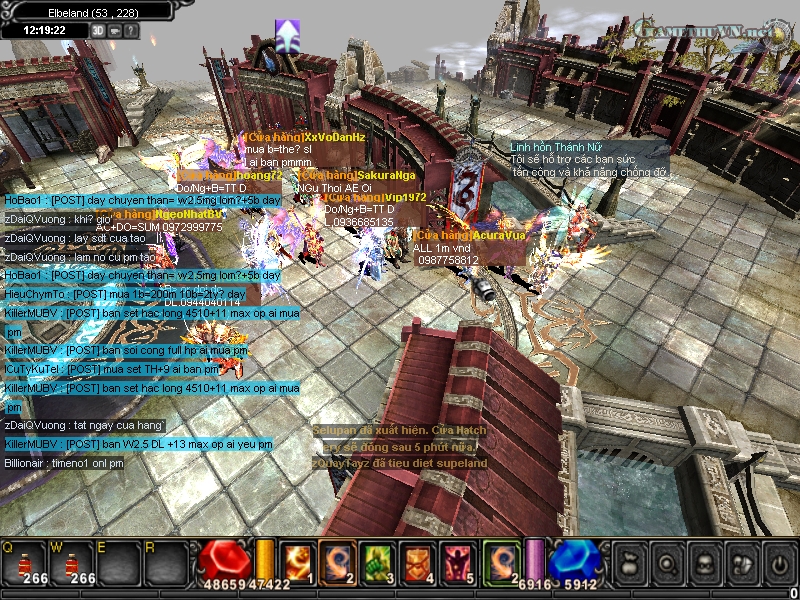Open help with the question mark button
This screenshot has height=600, width=800.
tap(131, 30)
